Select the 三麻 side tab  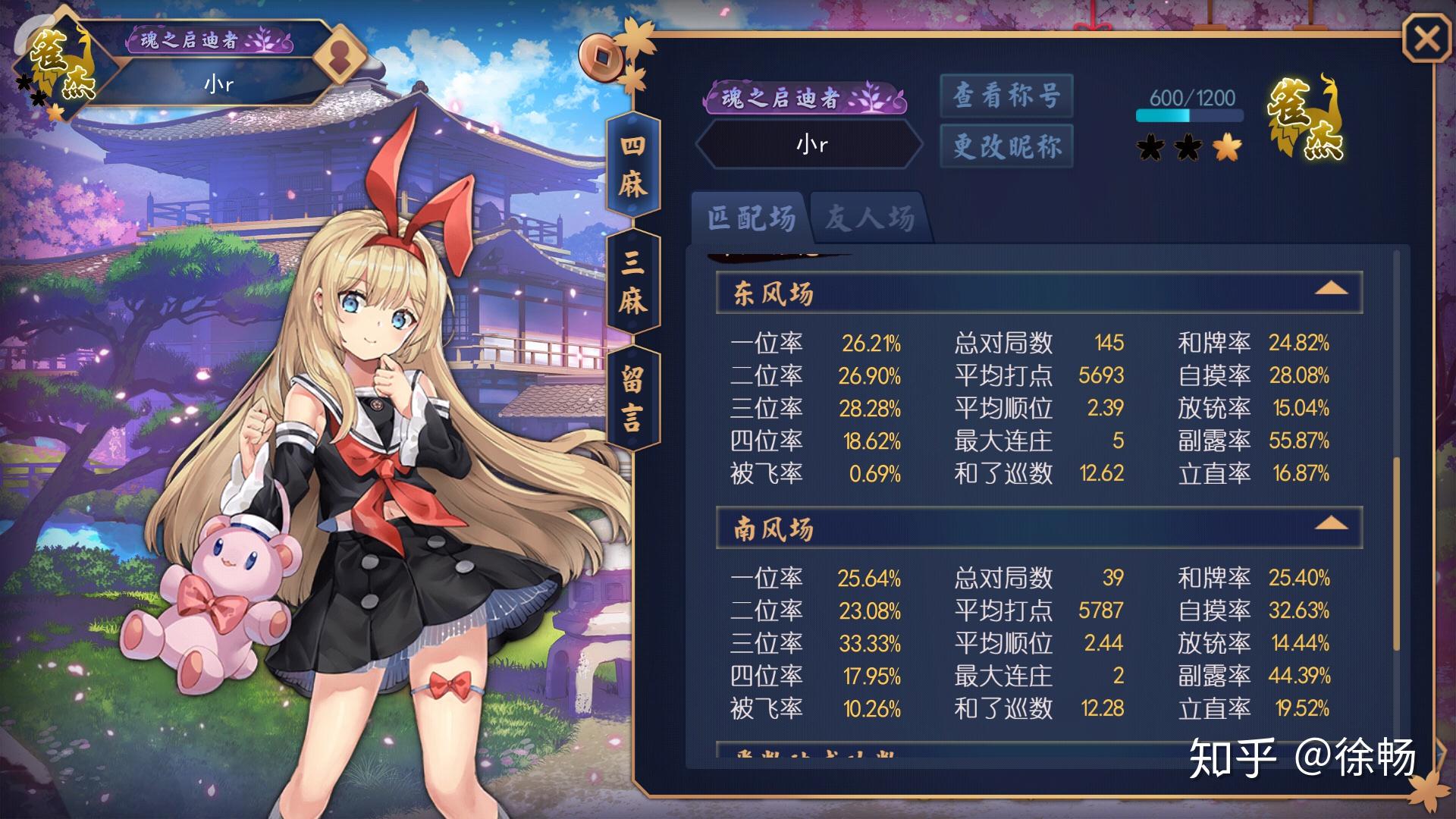(633, 282)
